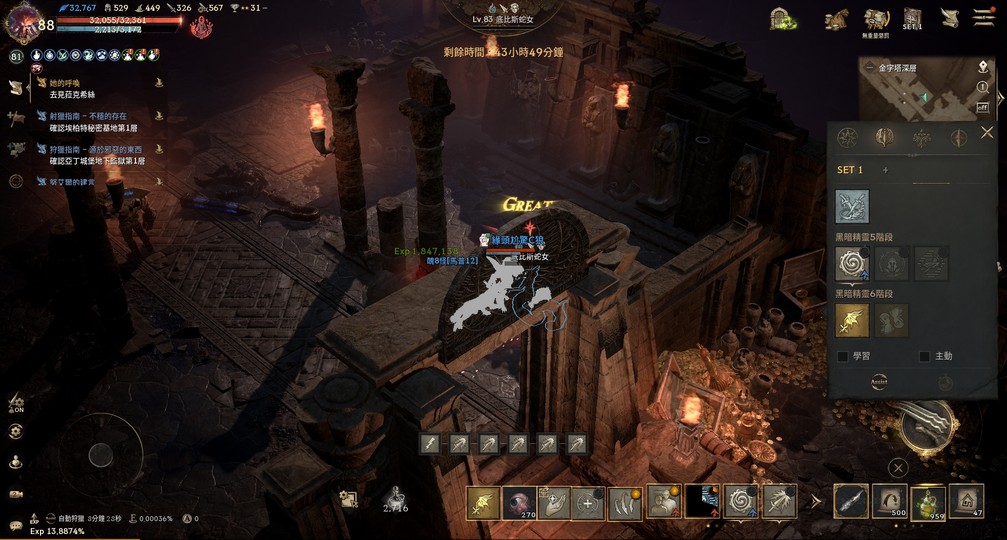The width and height of the screenshot is (1007, 540).
Task: Close the skill set panel
Action: 987,133
